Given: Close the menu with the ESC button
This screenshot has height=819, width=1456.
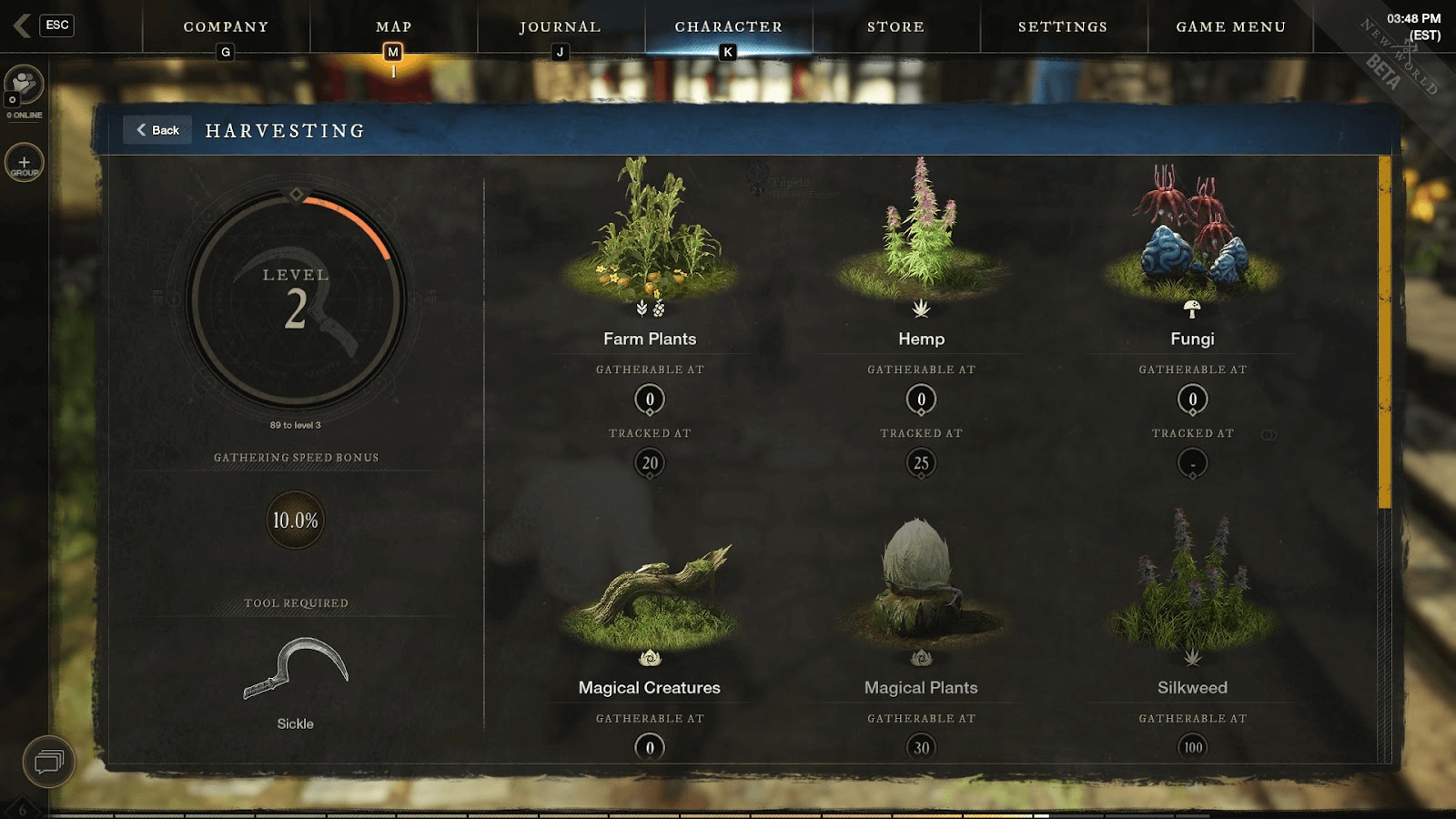Looking at the screenshot, I should pos(56,25).
